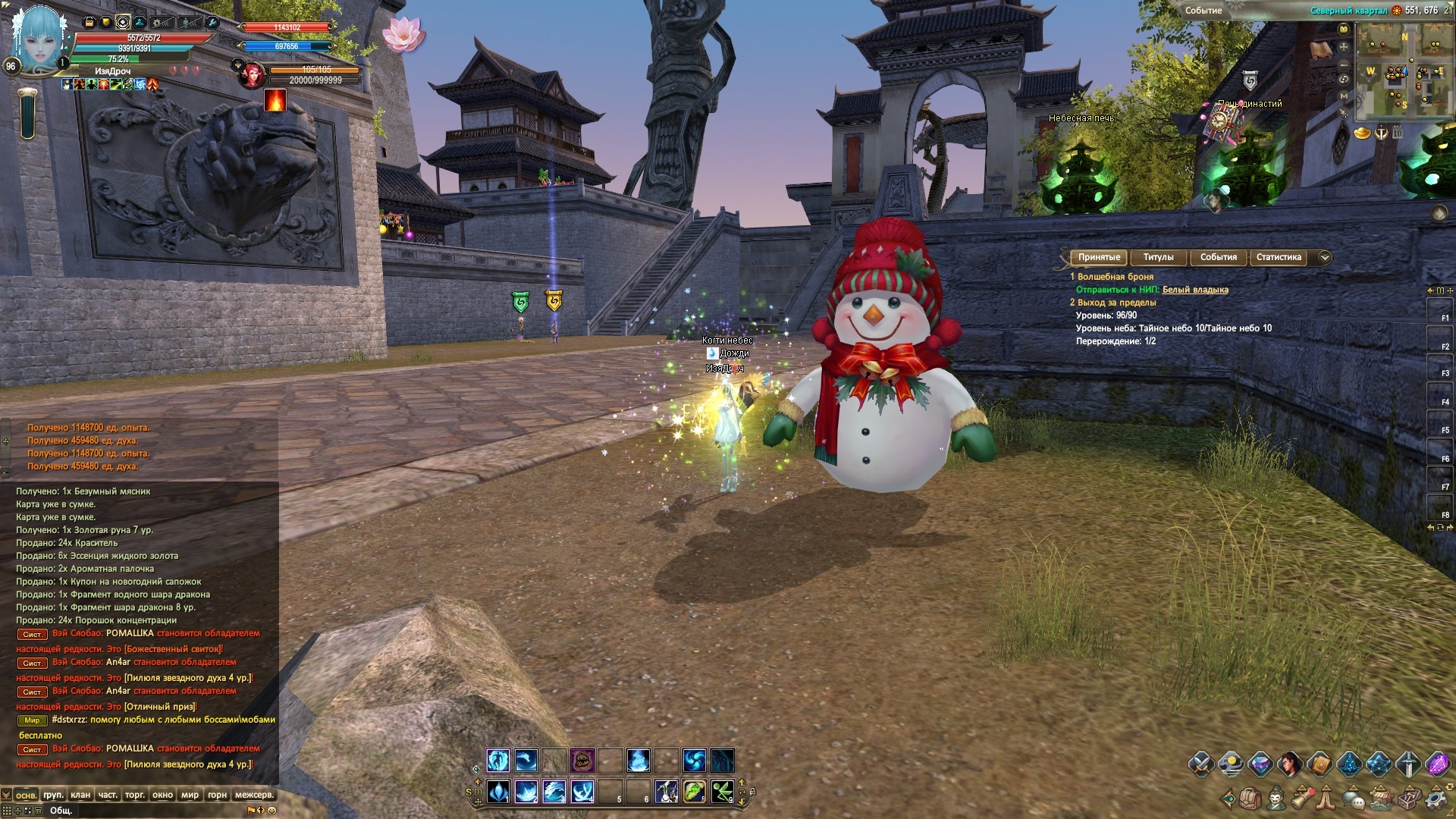Activate the green running figure skill
This screenshot has width=1456, height=819.
(721, 792)
